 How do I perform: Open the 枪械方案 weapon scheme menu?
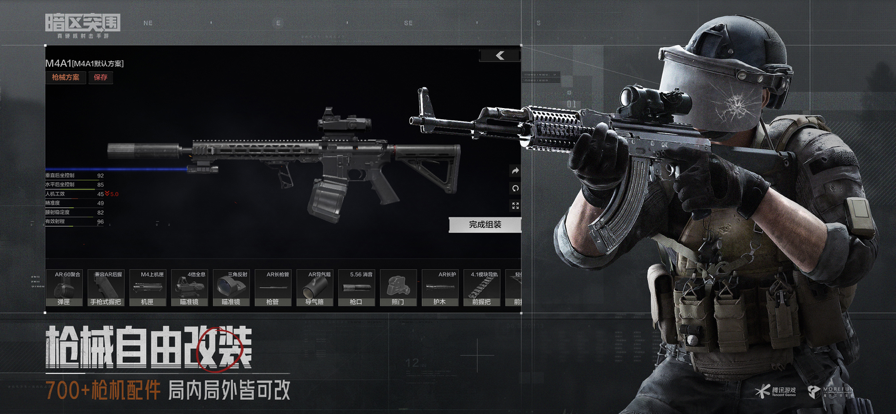65,77
